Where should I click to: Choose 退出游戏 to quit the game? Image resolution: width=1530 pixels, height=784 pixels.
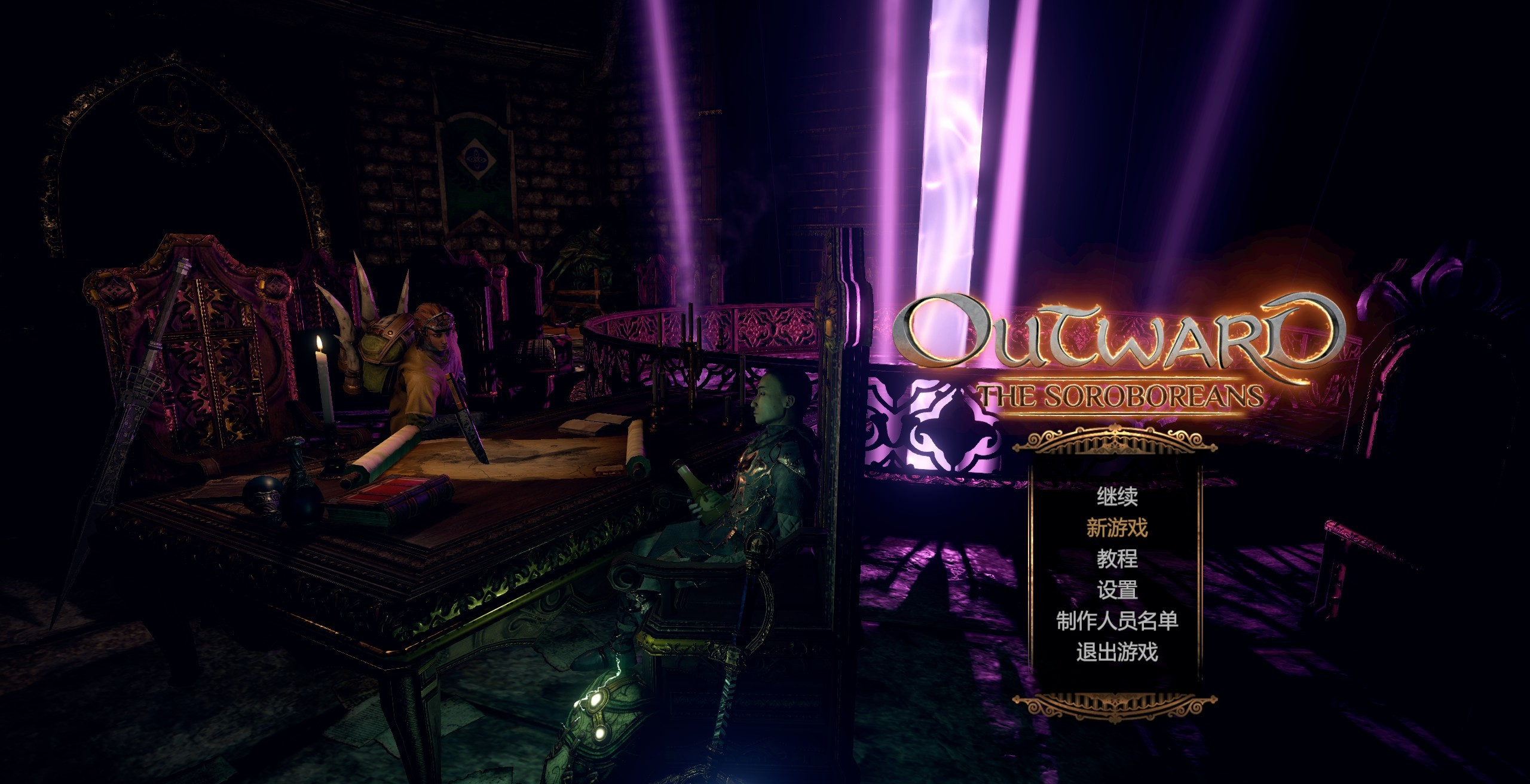pyautogui.click(x=1116, y=652)
